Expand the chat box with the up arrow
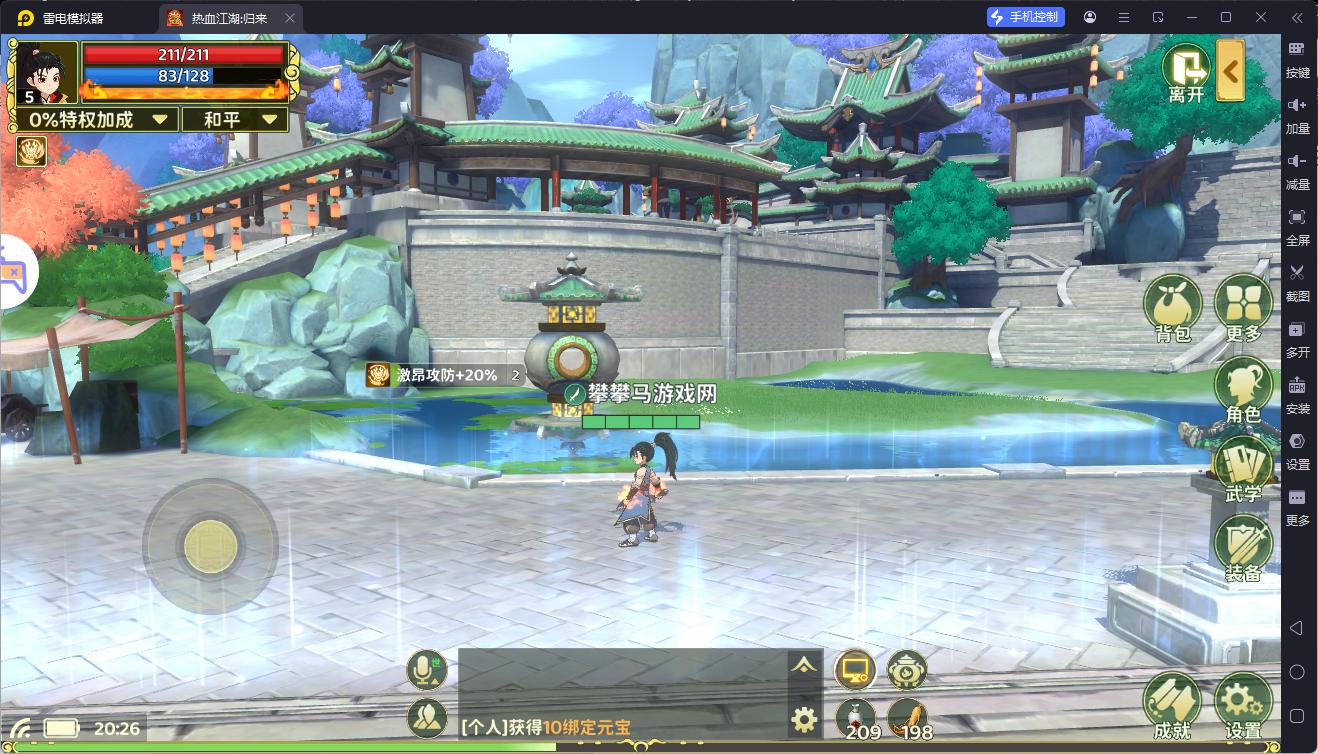Screen dimensions: 1318x754 point(804,666)
